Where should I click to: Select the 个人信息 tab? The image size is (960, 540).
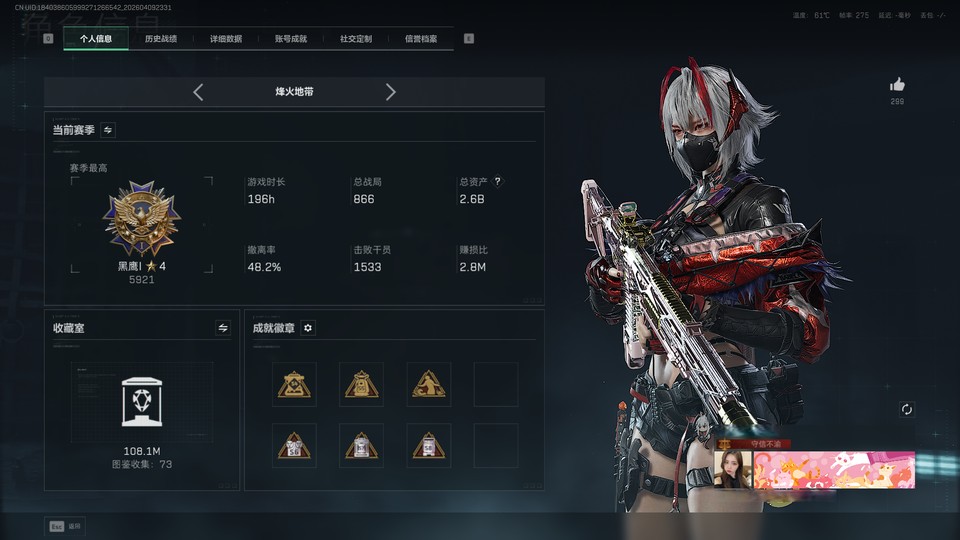(96, 39)
